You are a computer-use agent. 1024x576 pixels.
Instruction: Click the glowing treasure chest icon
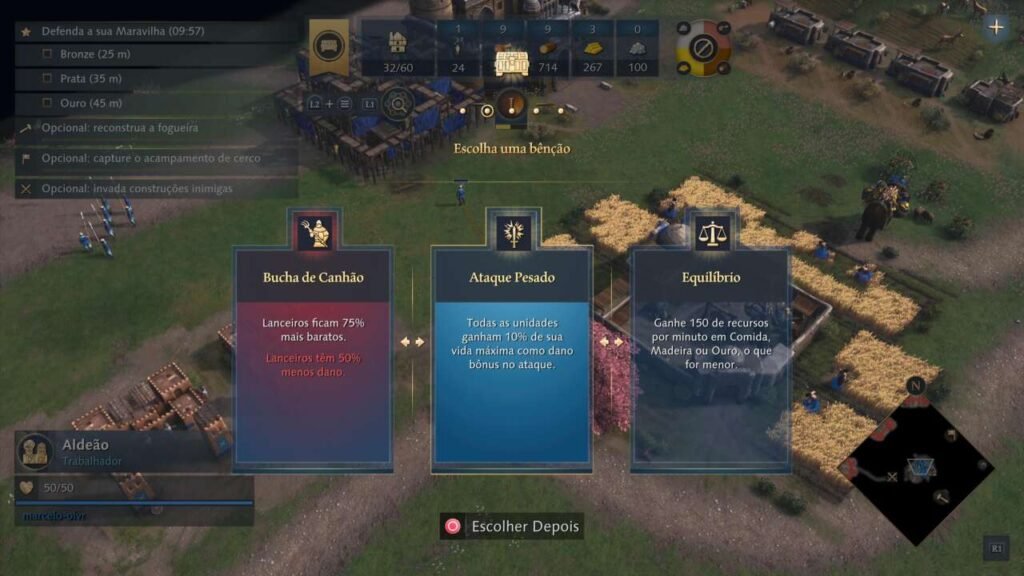pos(511,62)
